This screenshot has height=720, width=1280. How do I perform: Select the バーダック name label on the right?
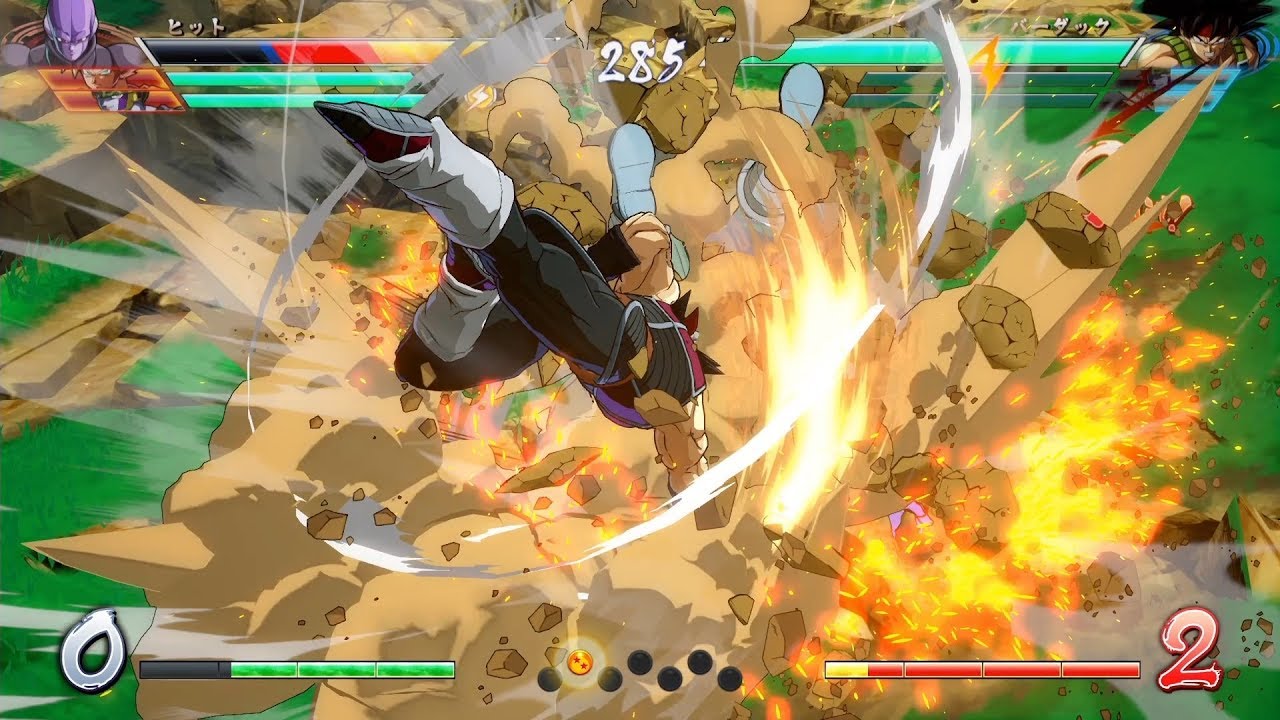point(1061,27)
